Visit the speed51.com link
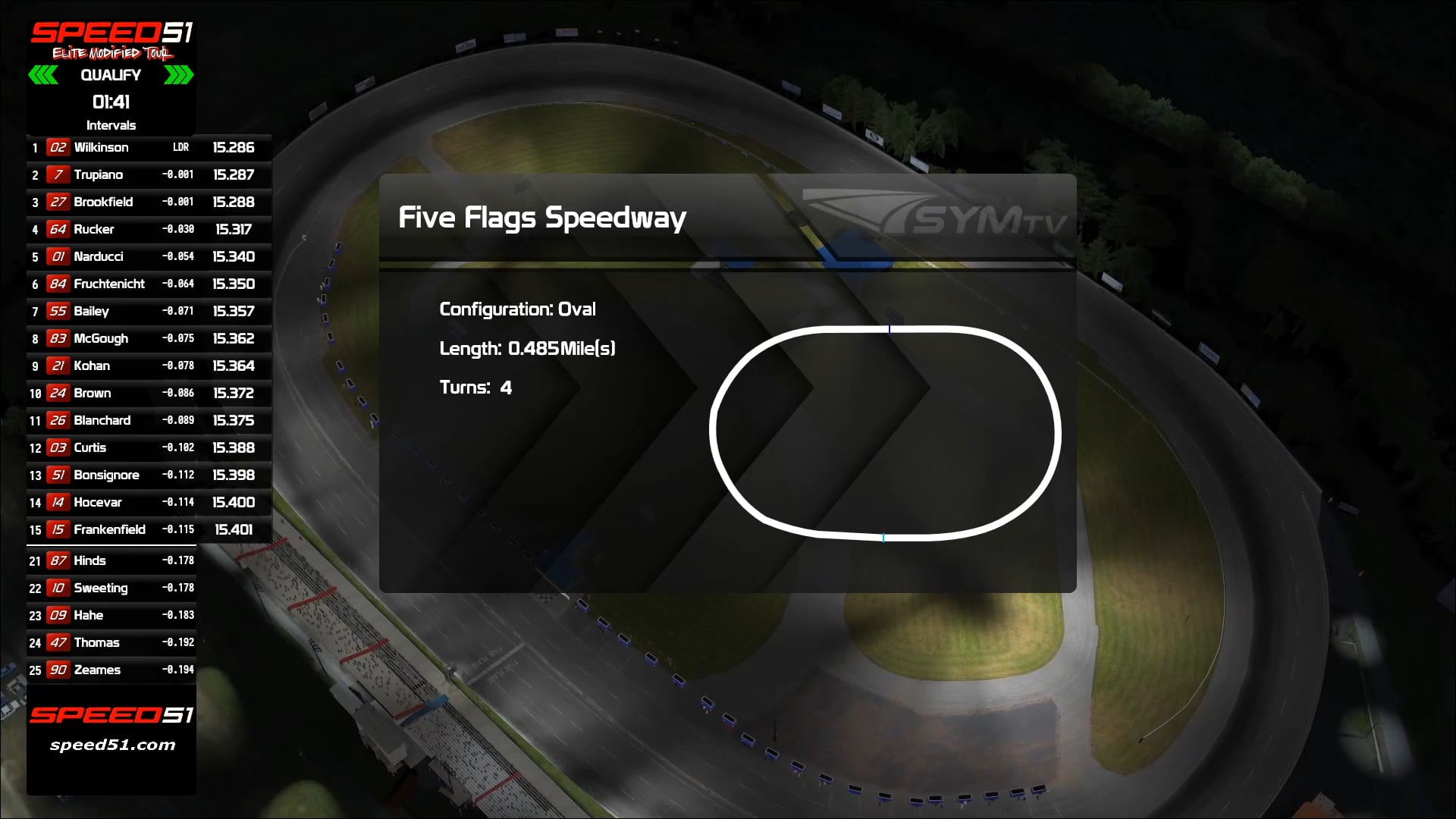This screenshot has height=819, width=1456. click(x=111, y=745)
